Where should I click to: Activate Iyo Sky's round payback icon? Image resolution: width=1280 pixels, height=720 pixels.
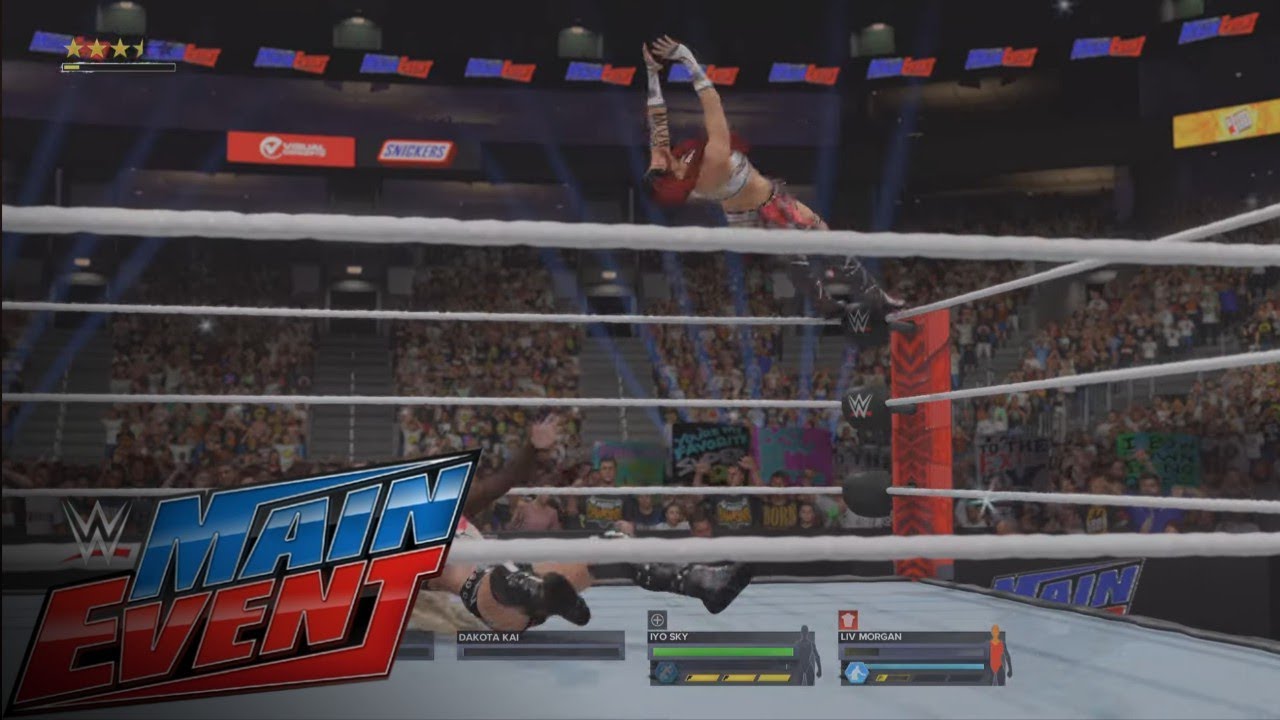click(664, 673)
